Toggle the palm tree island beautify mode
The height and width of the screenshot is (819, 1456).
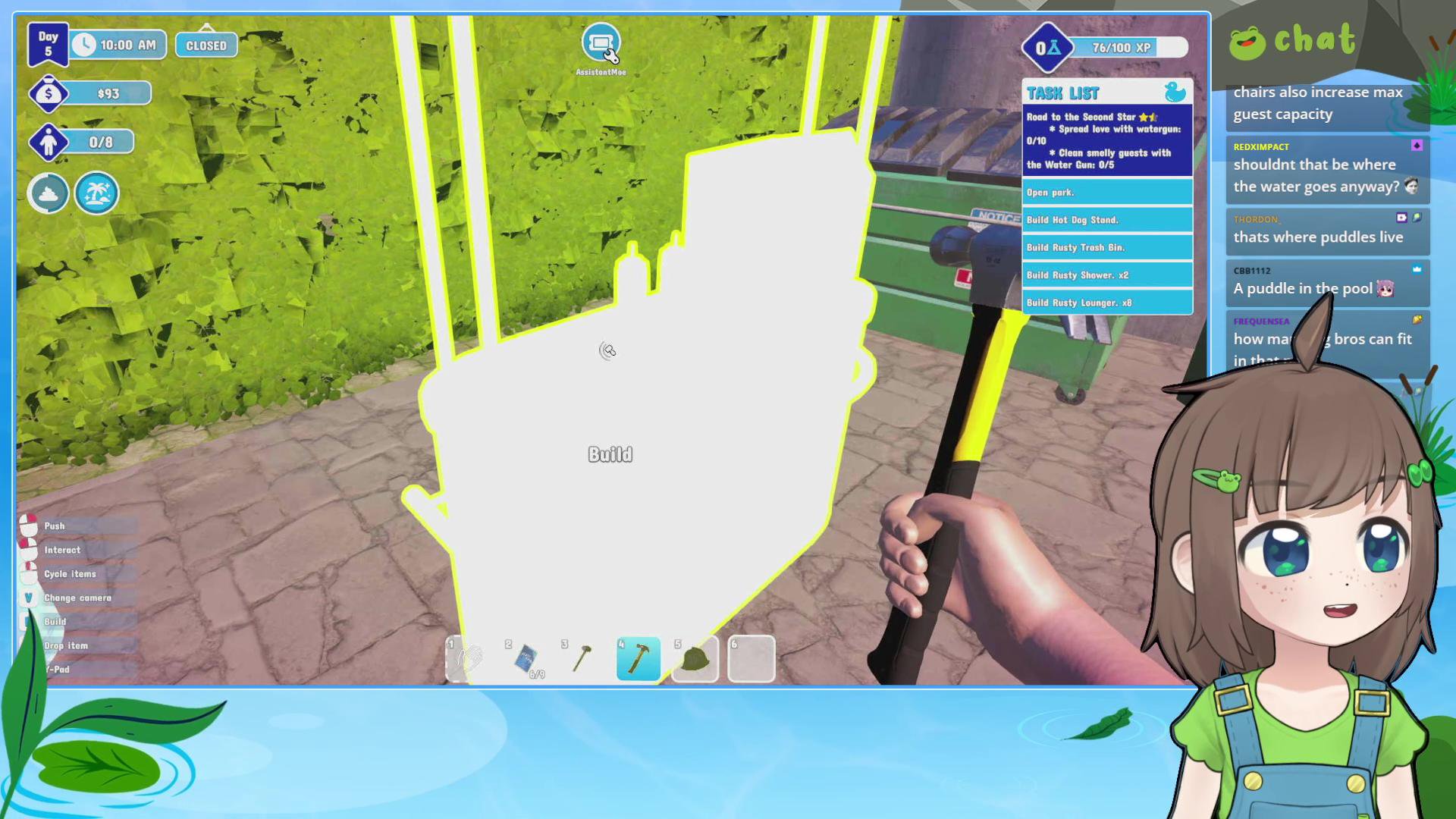coord(97,193)
